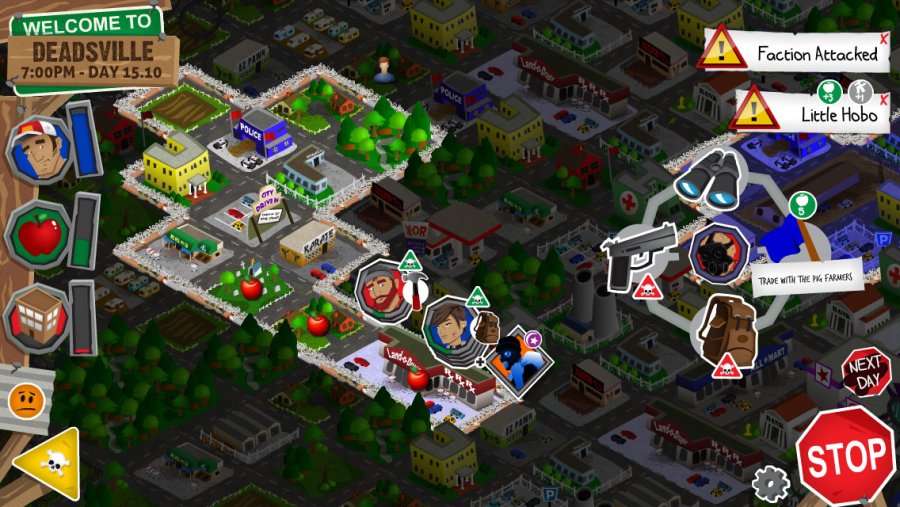The image size is (900, 507).
Task: Click the gas mask icon in mission wheel
Action: click(719, 251)
